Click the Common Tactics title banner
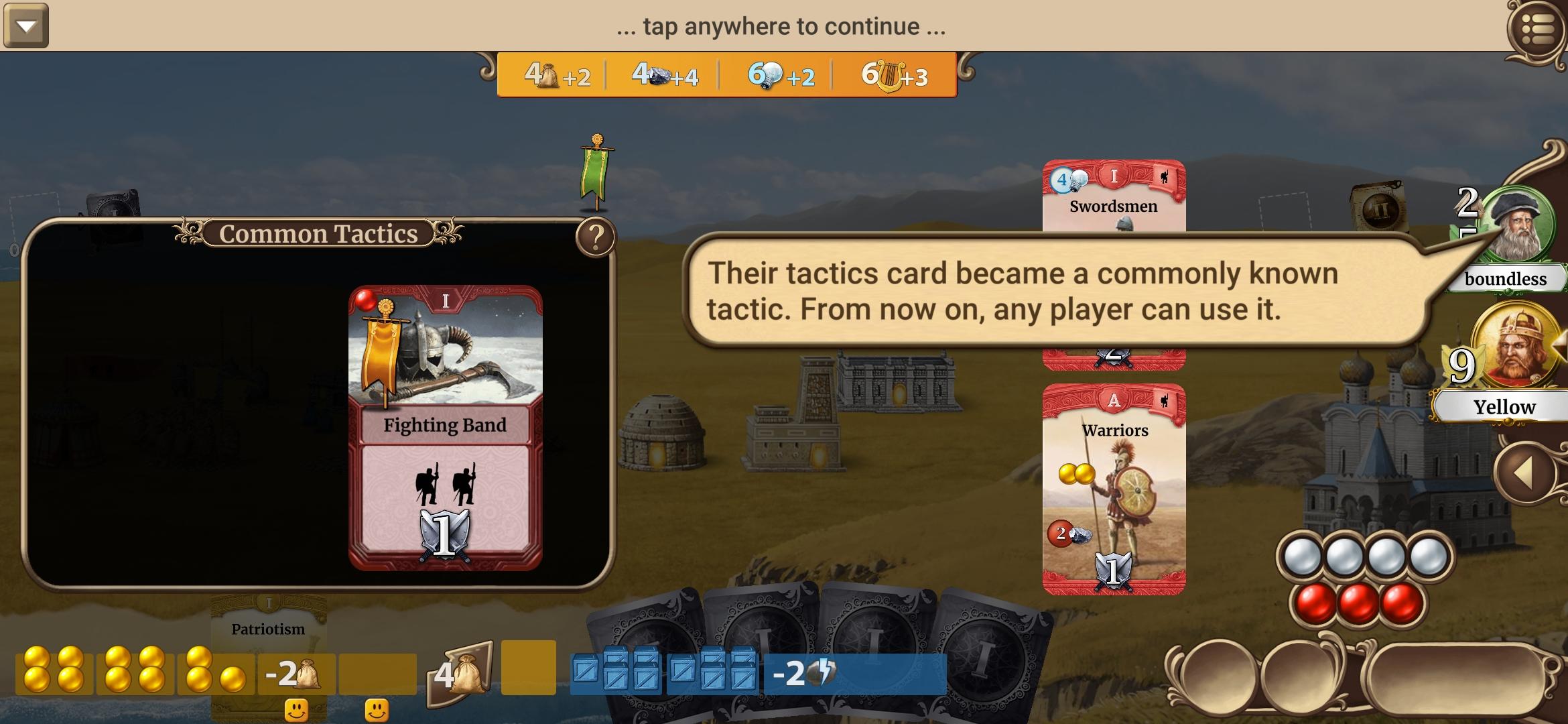Image resolution: width=1568 pixels, height=724 pixels. tap(320, 234)
